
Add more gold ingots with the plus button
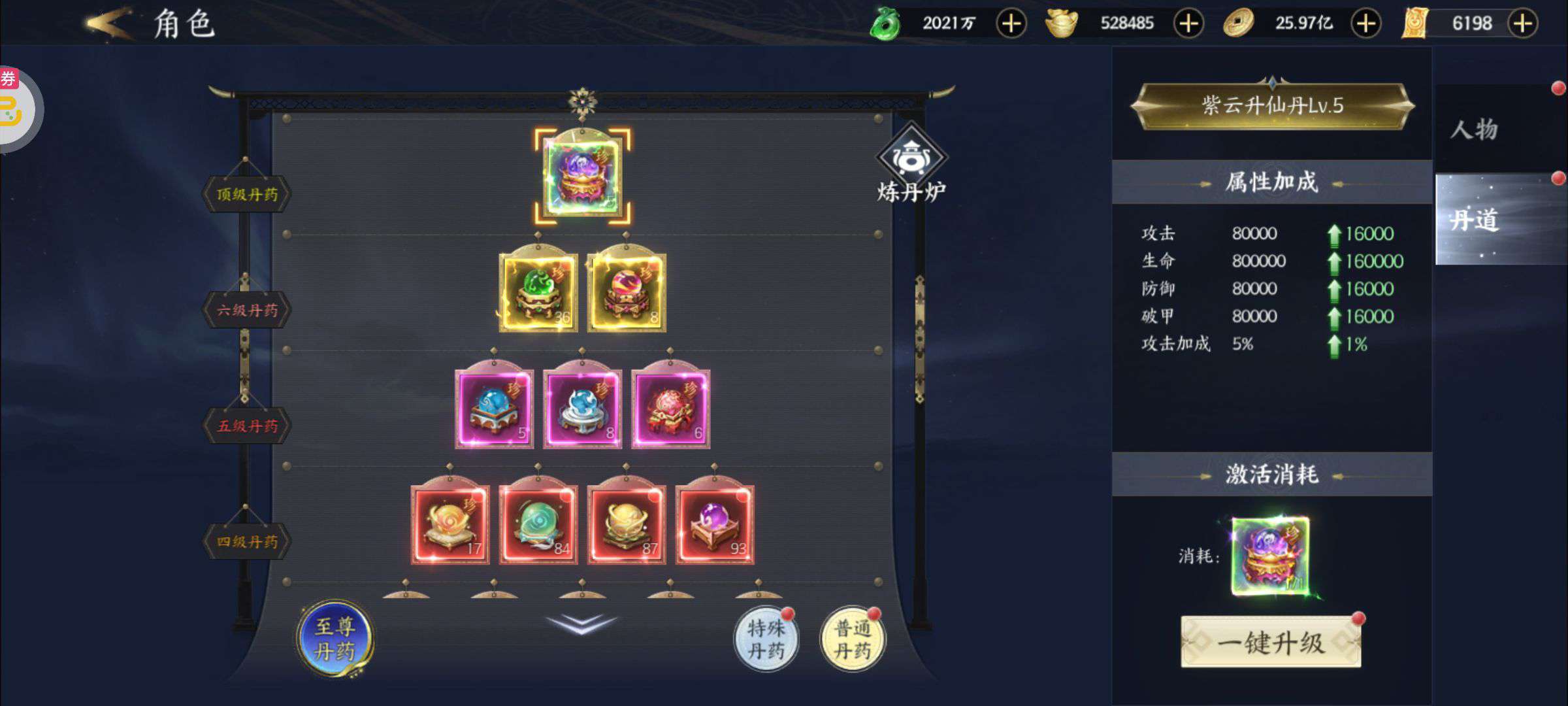(1188, 24)
